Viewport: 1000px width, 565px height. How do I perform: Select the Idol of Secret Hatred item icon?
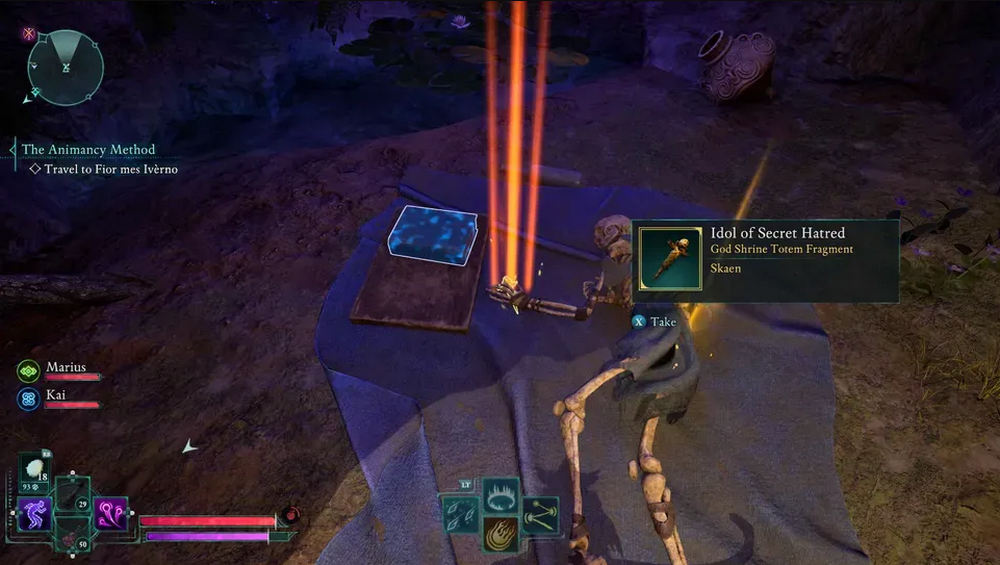(669, 259)
